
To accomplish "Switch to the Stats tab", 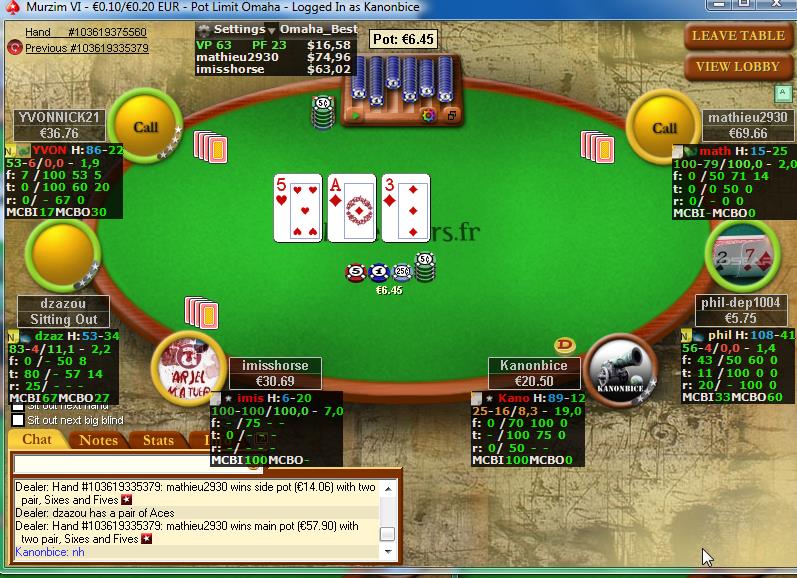I will (x=158, y=440).
